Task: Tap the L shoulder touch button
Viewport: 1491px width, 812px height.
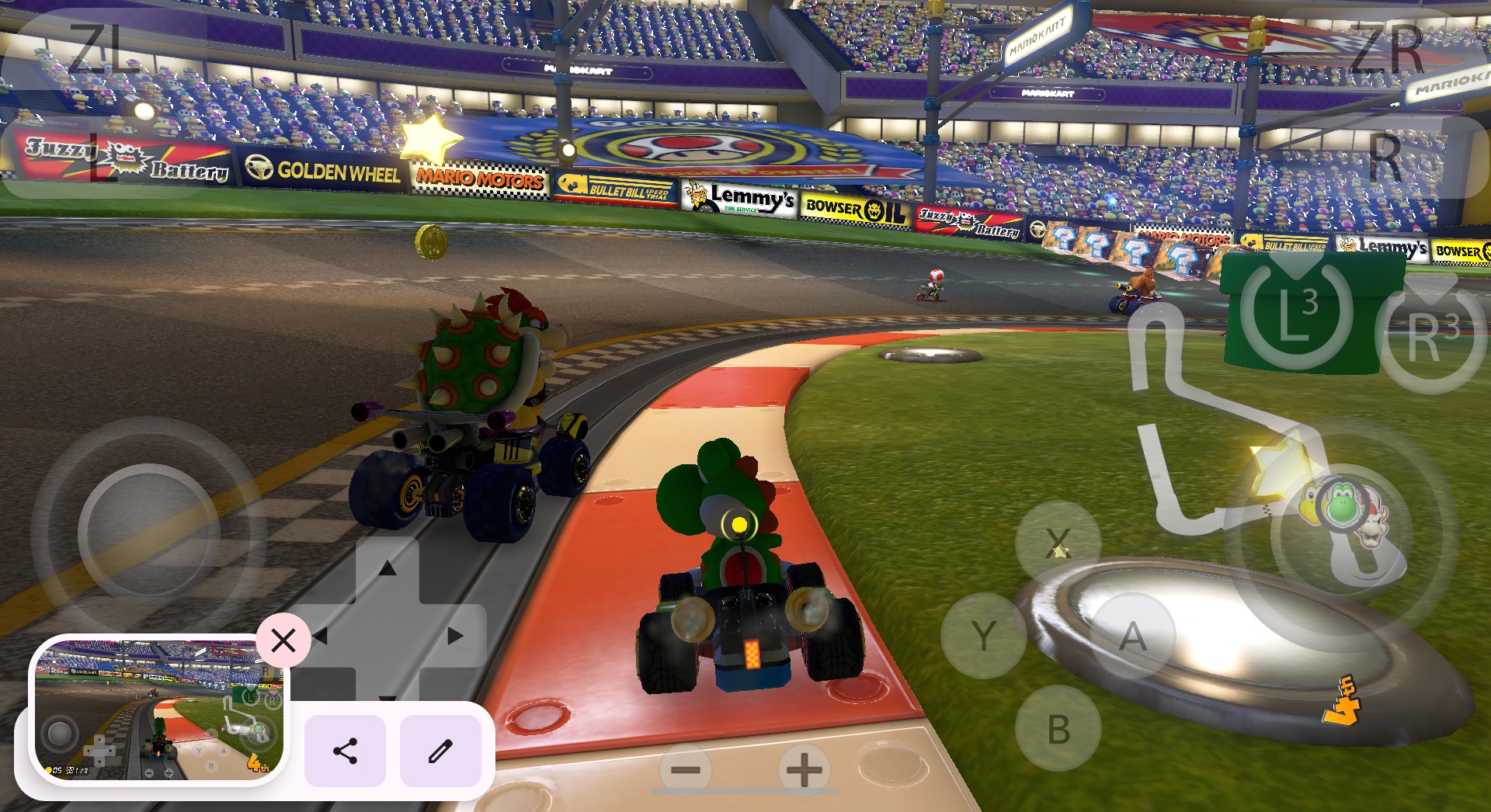Action: (x=101, y=158)
